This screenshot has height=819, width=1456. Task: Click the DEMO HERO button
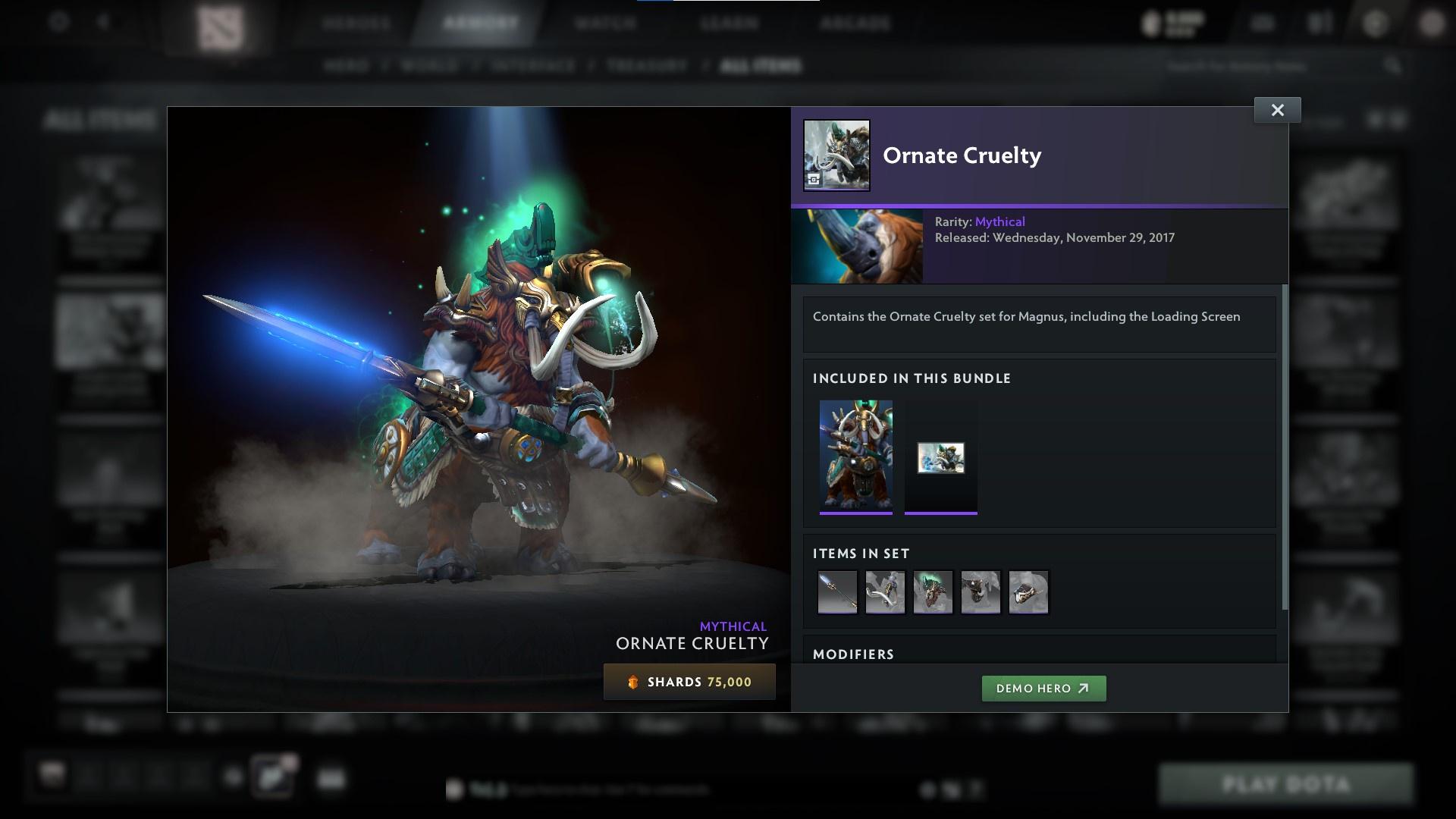point(1043,689)
